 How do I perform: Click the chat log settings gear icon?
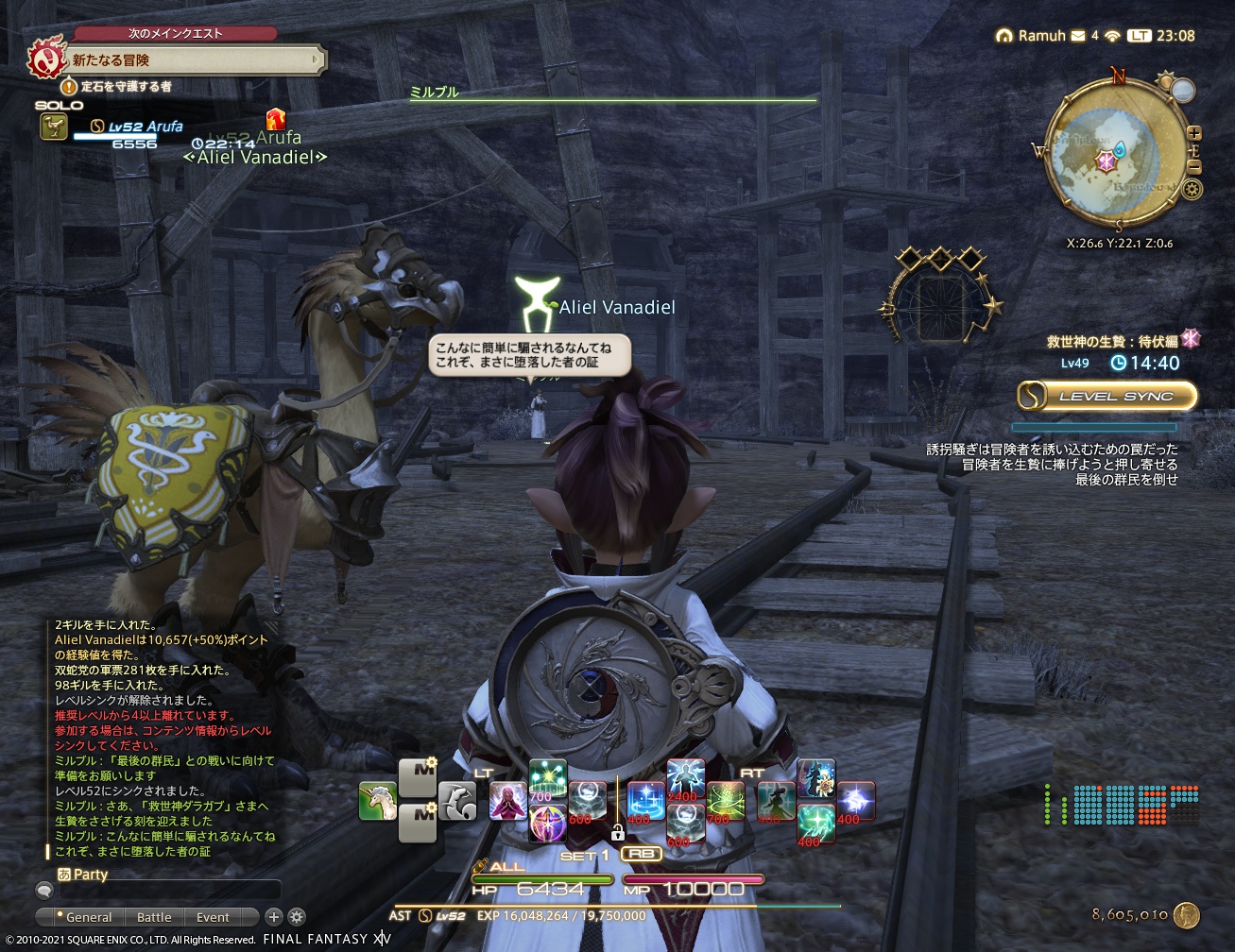click(x=297, y=916)
